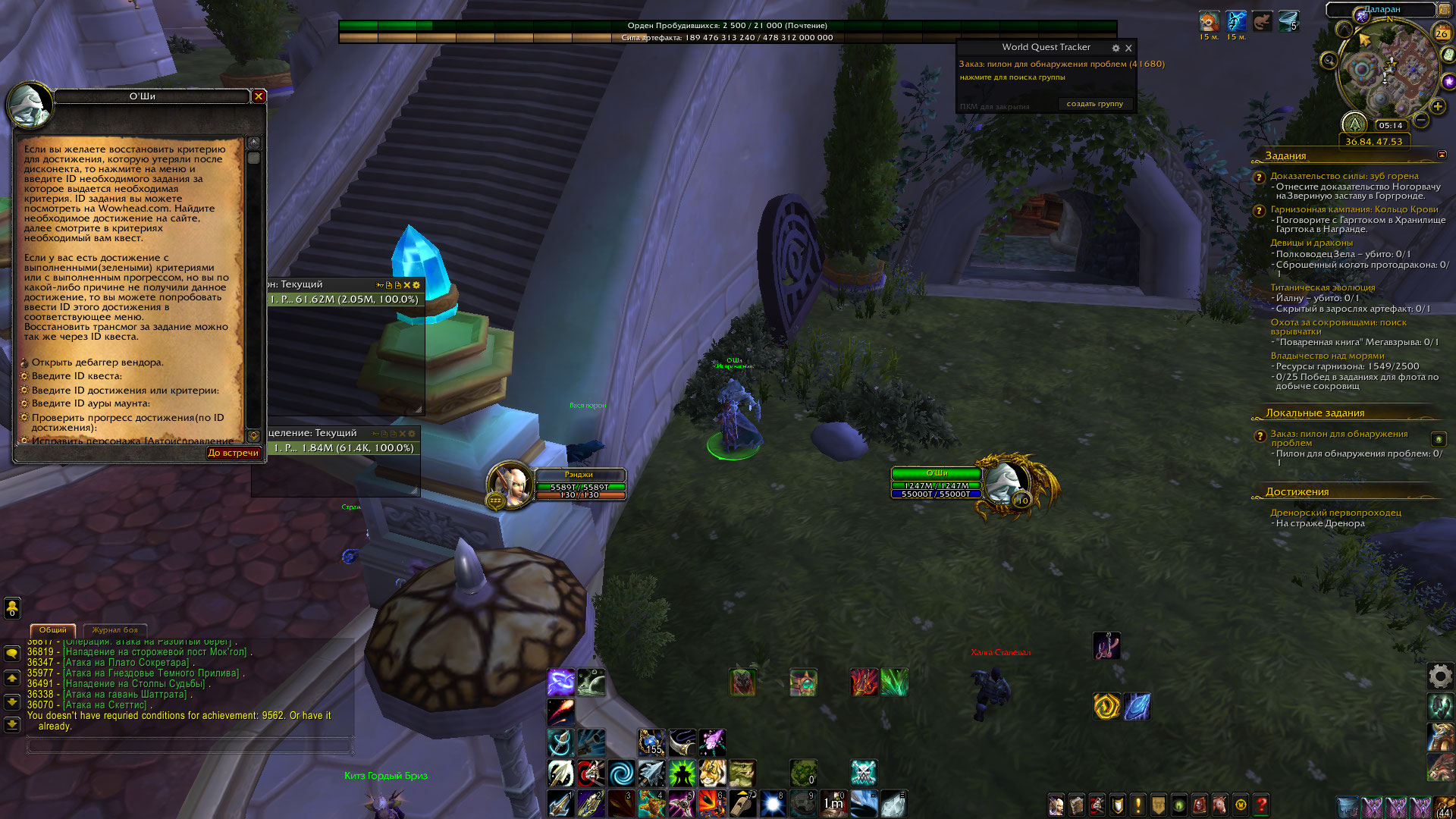Switch to the 'Общий' chat tab

(x=53, y=630)
